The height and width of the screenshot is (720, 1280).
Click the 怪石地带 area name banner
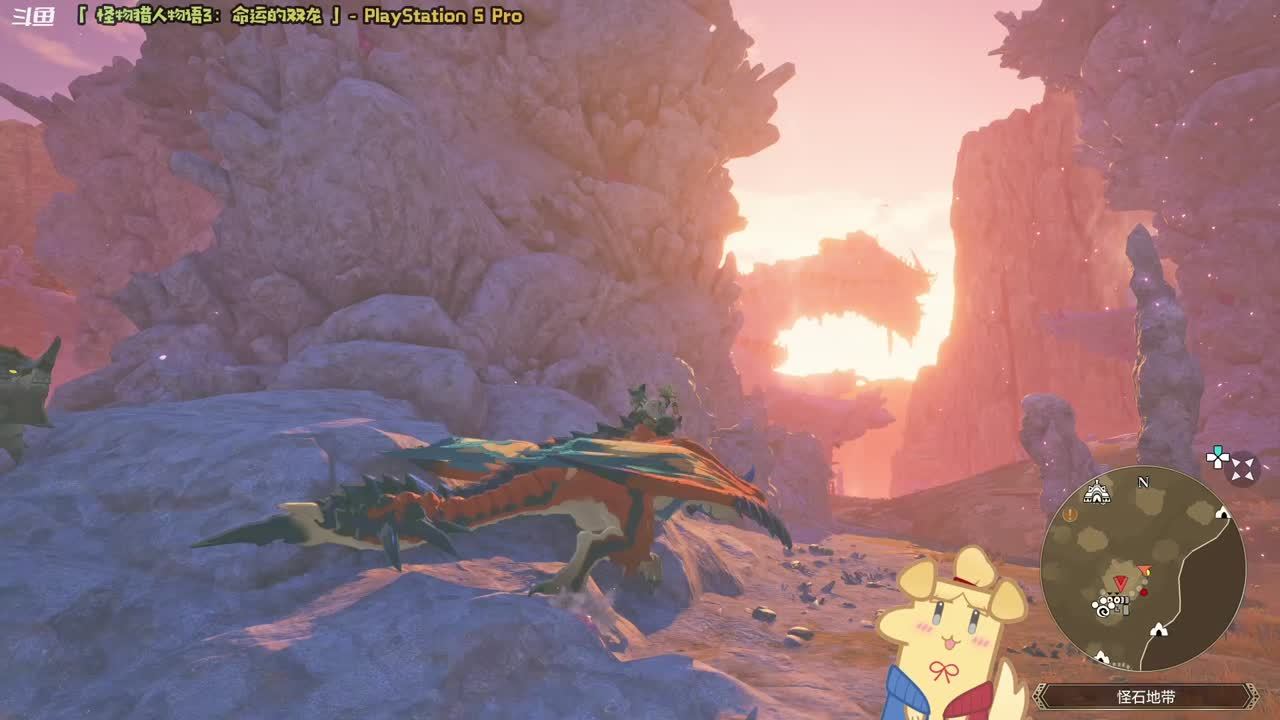1145,696
